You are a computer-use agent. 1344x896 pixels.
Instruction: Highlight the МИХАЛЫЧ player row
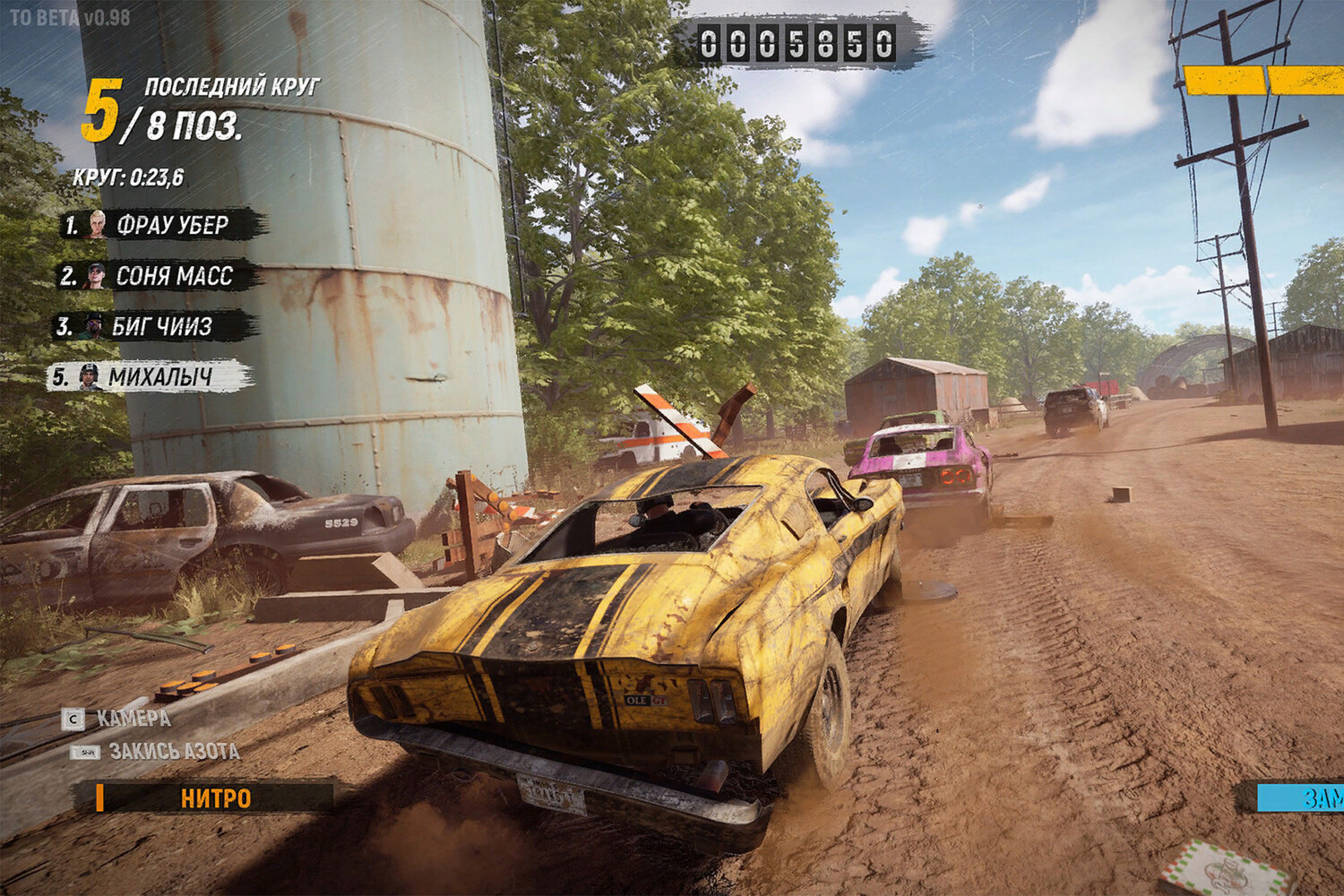(151, 377)
